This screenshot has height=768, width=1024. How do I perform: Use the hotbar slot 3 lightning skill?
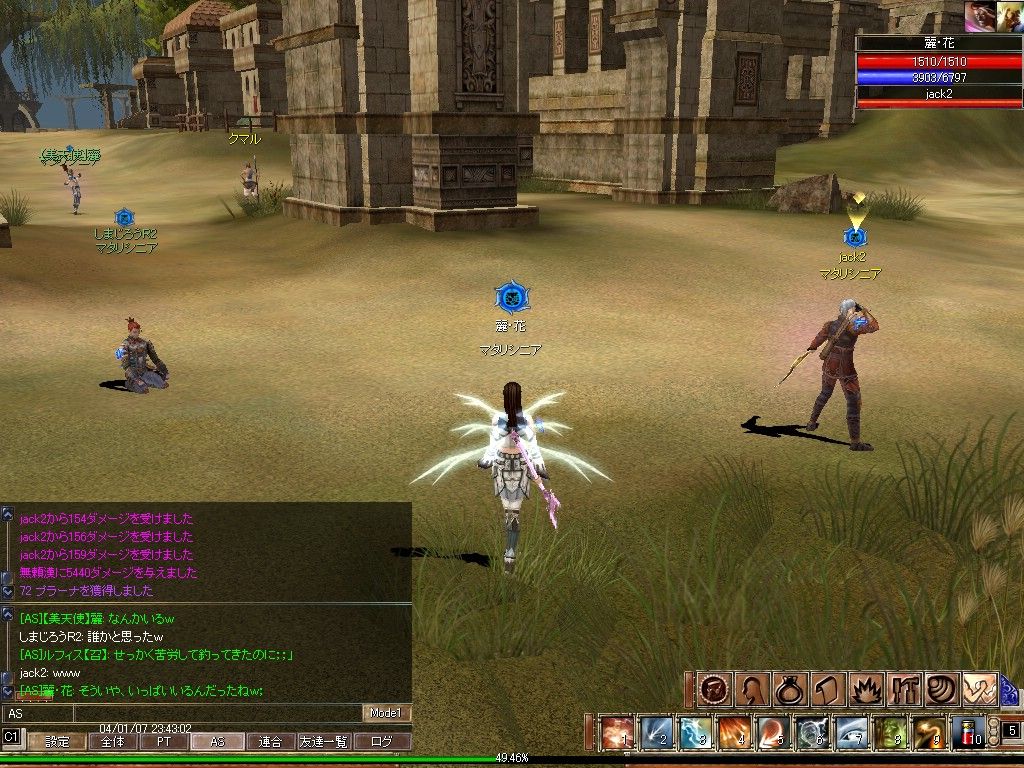pos(695,733)
